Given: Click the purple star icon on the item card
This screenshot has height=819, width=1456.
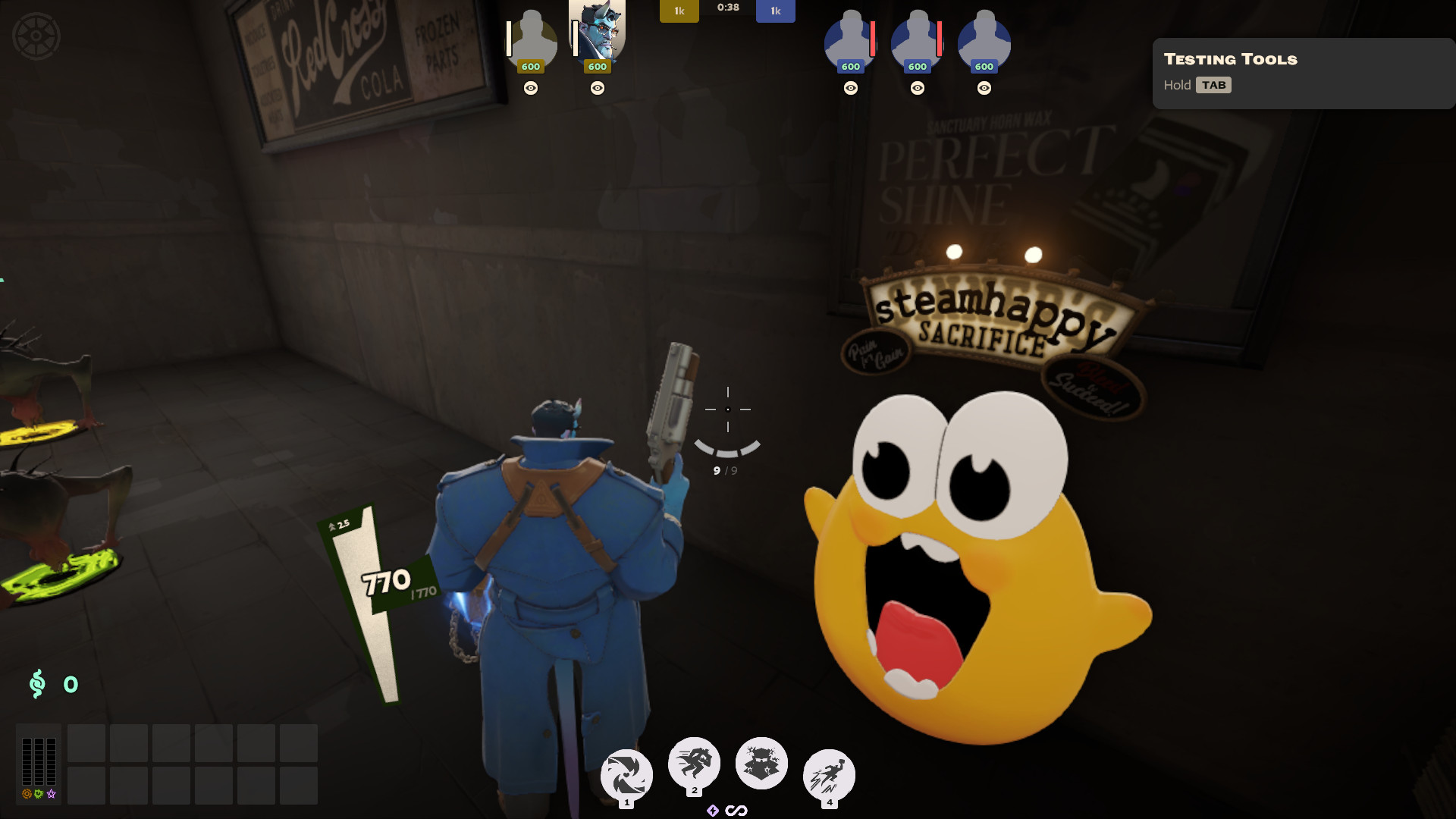Looking at the screenshot, I should click(x=50, y=795).
